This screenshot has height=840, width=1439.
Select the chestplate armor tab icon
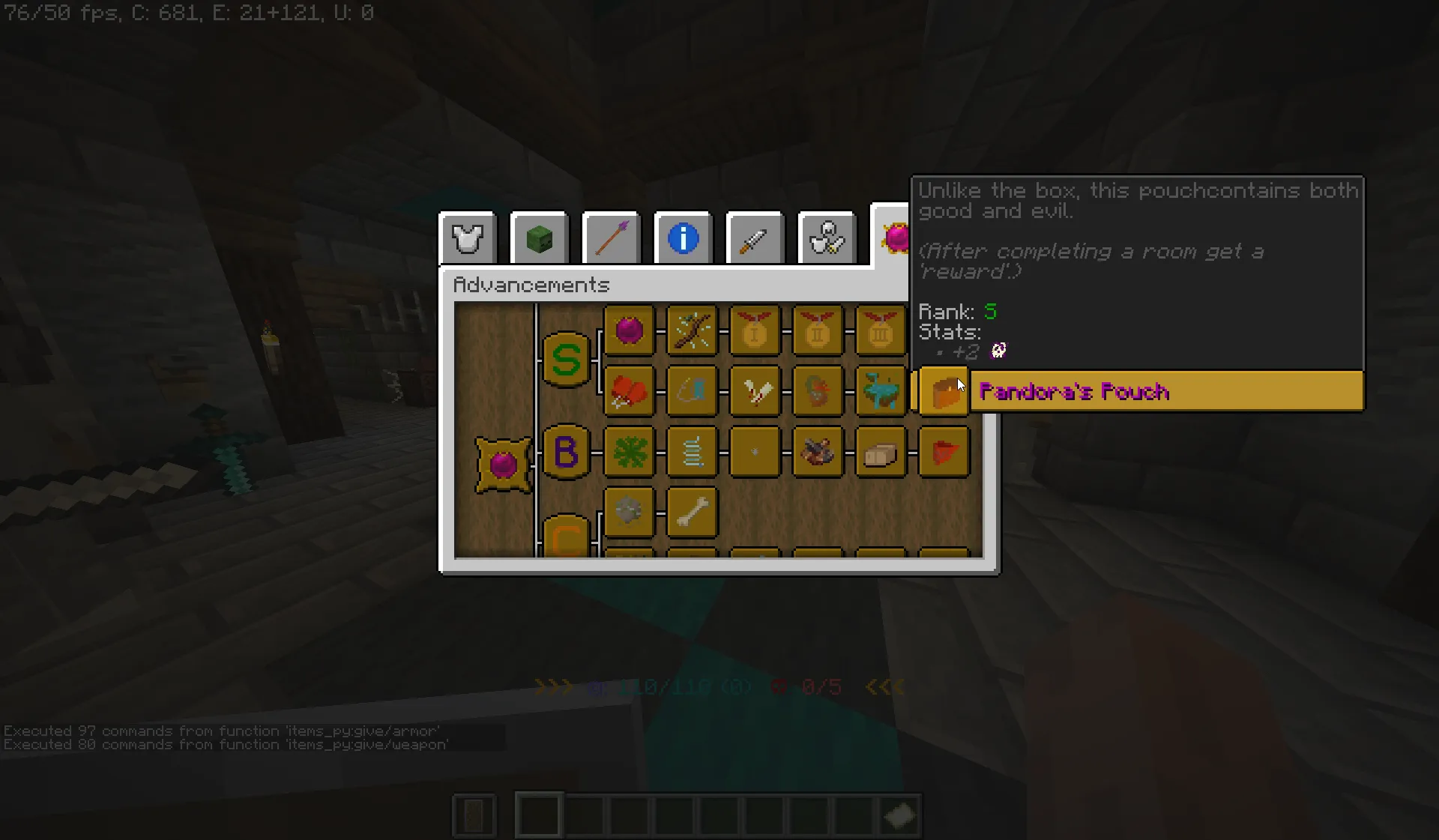tap(467, 238)
